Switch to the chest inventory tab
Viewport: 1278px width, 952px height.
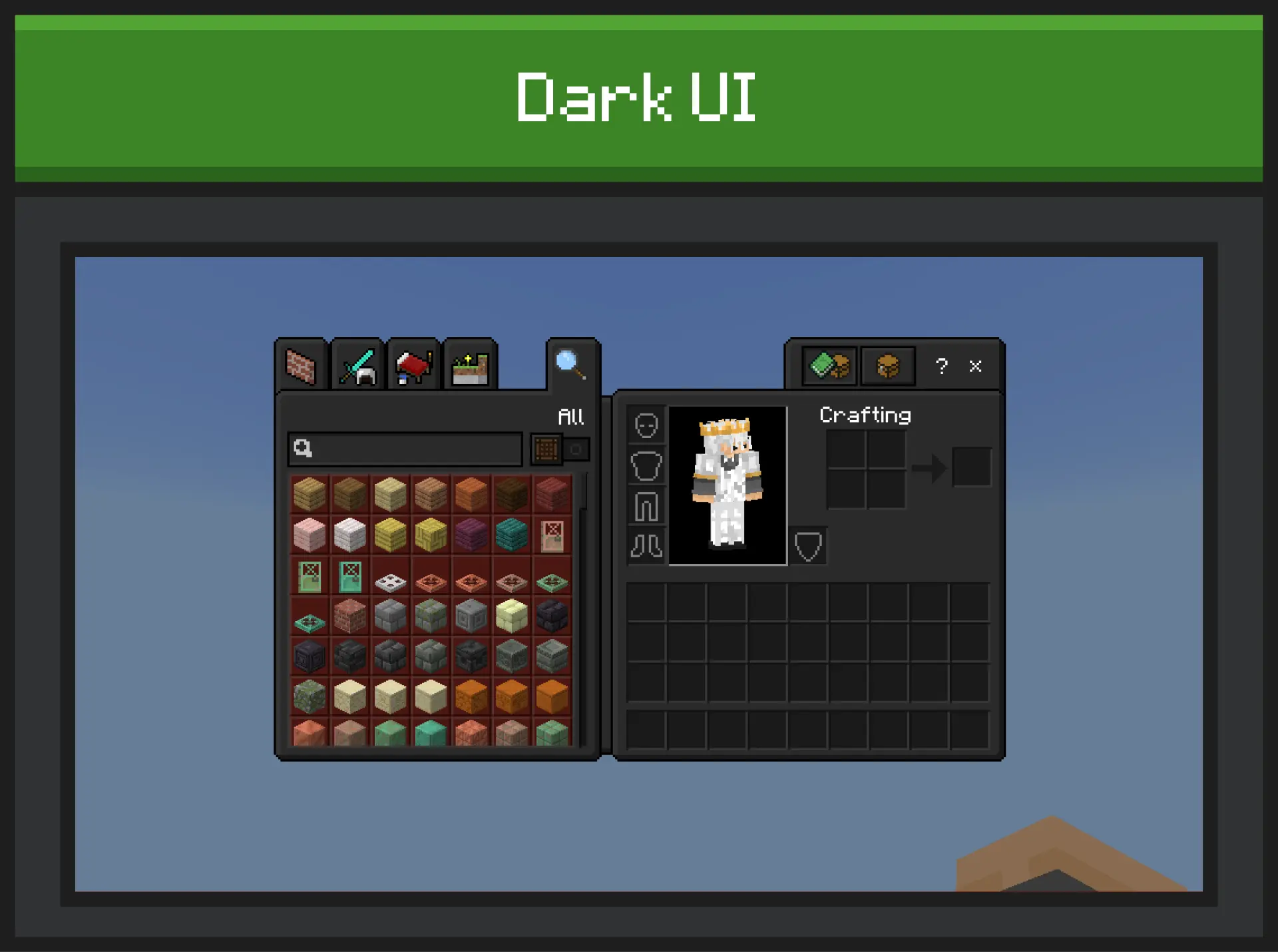(887, 365)
